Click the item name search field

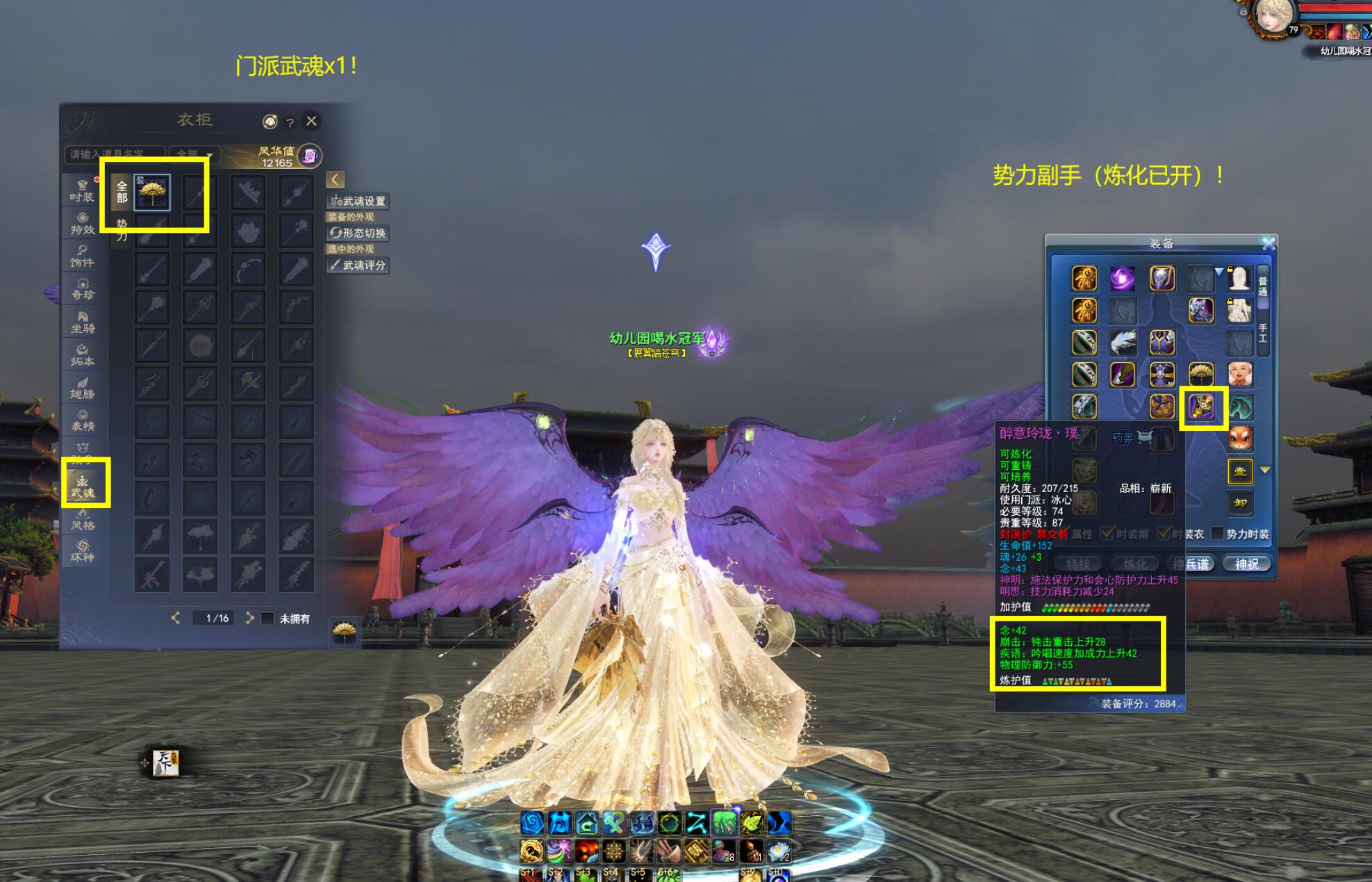click(x=115, y=154)
